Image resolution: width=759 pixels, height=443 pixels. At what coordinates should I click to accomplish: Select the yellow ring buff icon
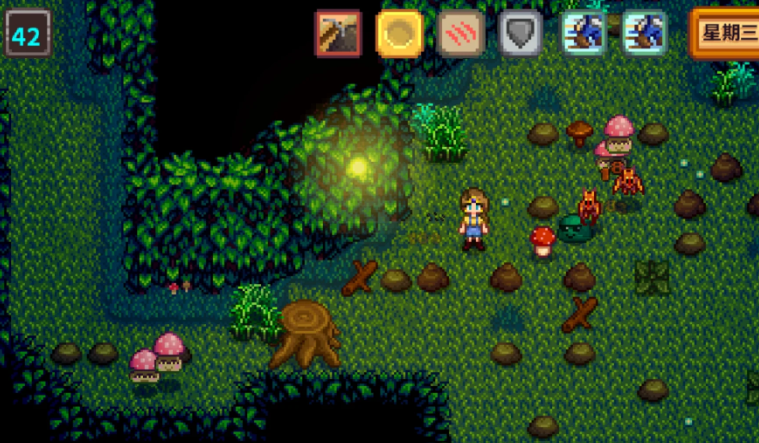pos(399,33)
